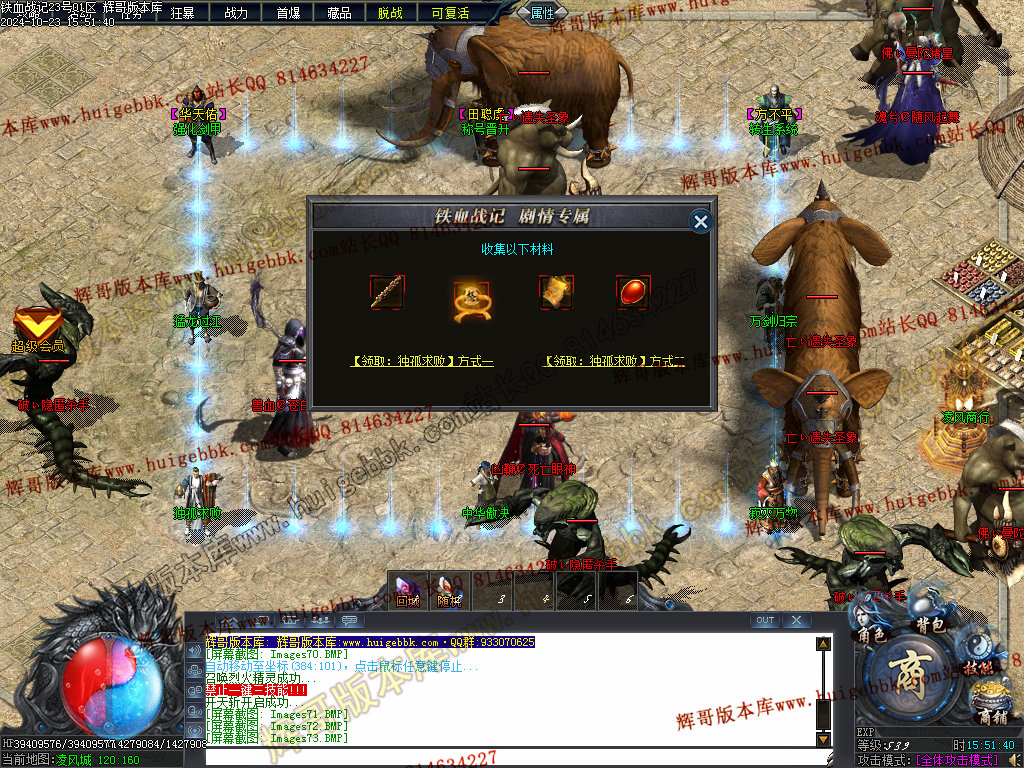Click the 脱战 button
This screenshot has height=768, width=1024.
point(391,13)
